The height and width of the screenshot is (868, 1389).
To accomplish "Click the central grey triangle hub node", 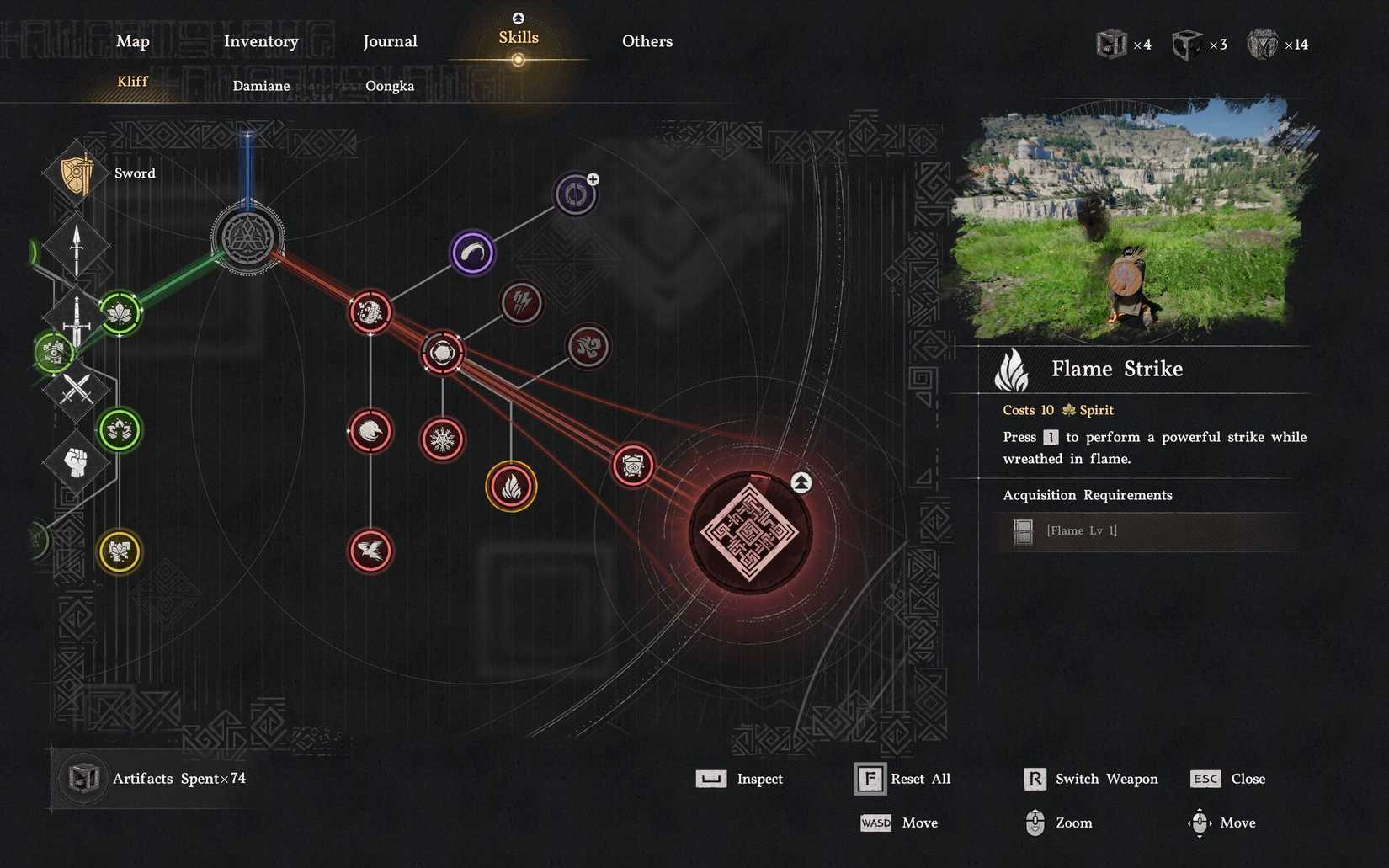I will 247,238.
